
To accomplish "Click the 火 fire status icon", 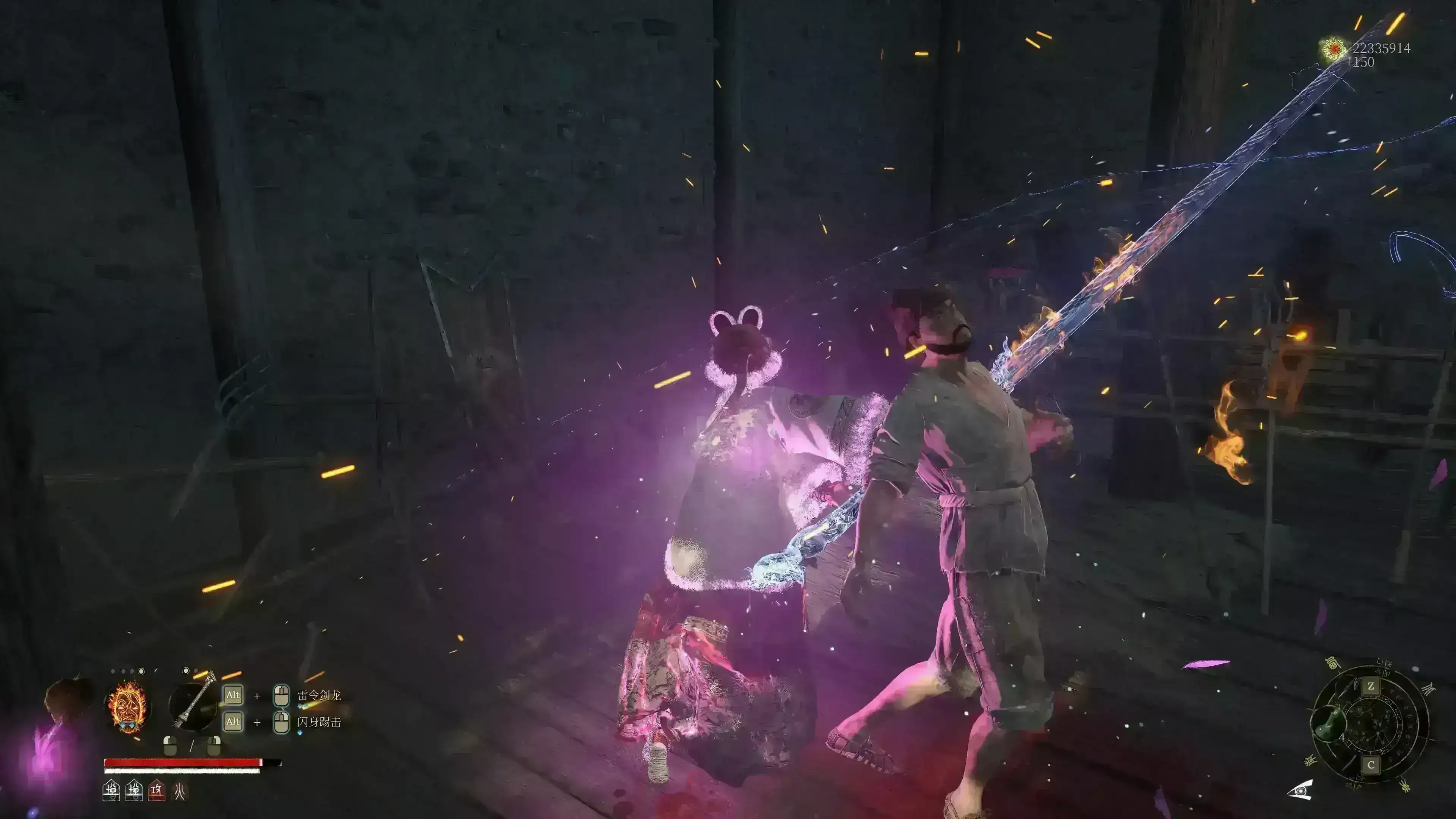I will pyautogui.click(x=180, y=790).
